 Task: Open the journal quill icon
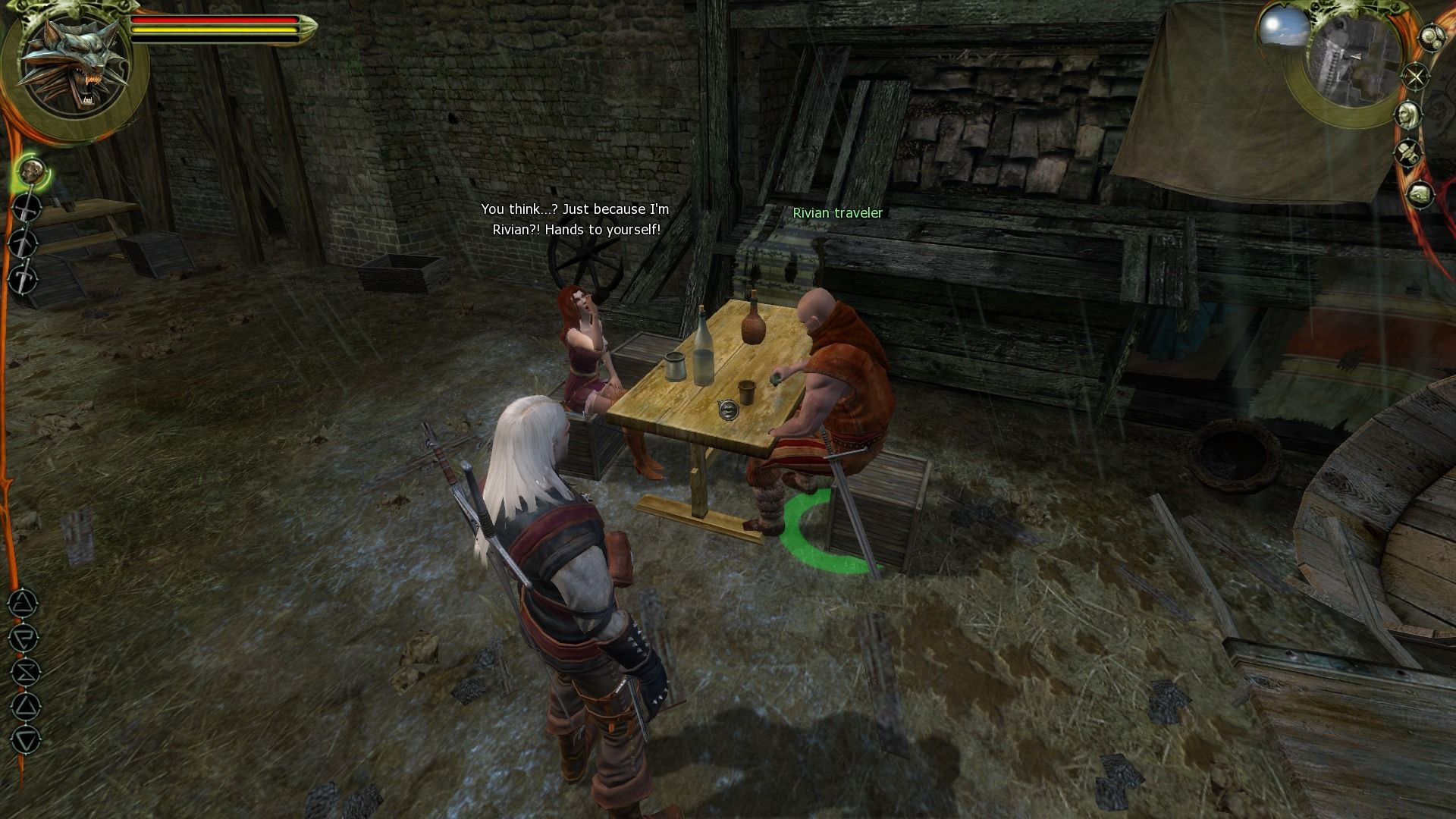(x=1409, y=154)
